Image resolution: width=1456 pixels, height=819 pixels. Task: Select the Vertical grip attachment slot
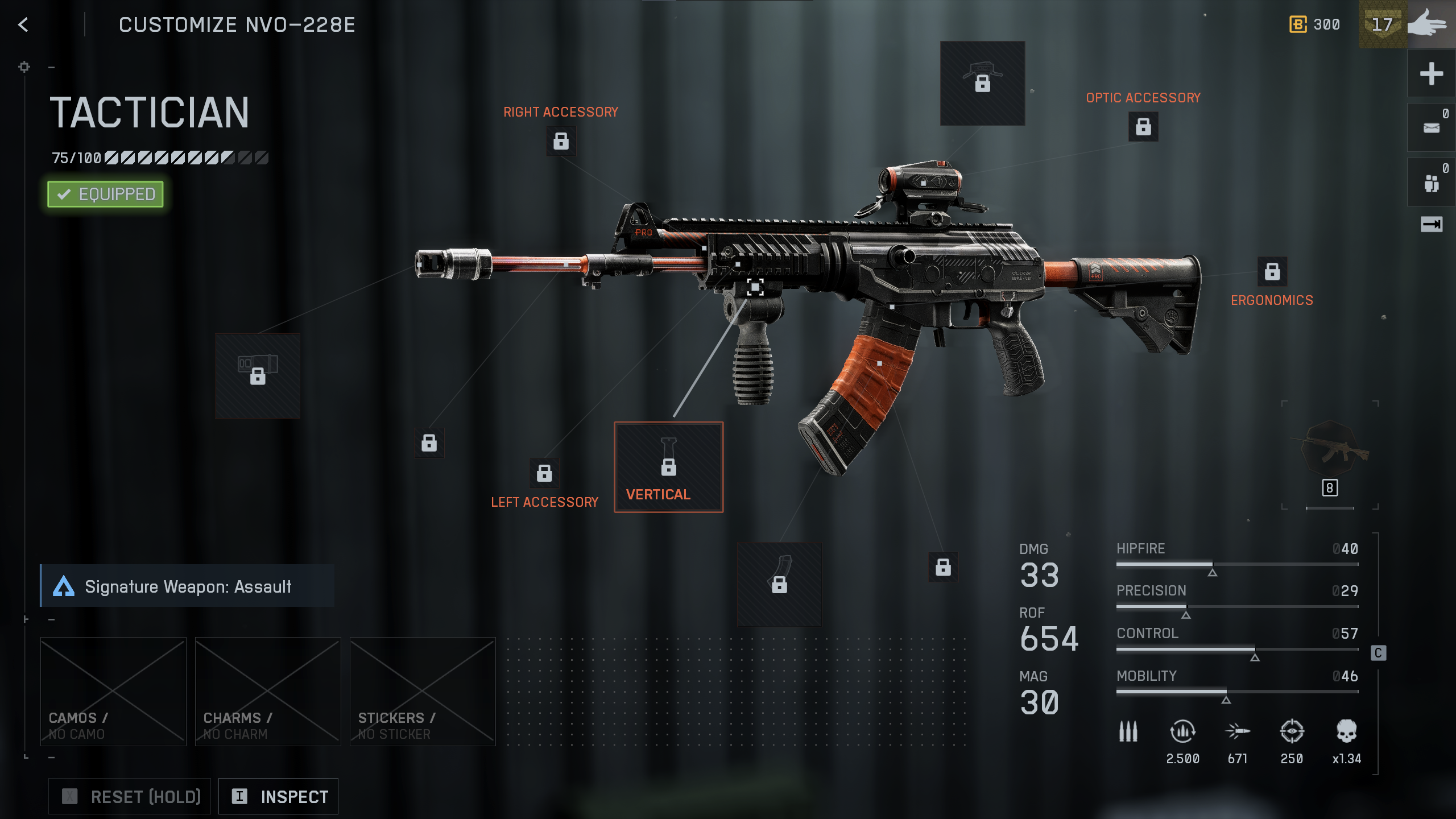(x=668, y=467)
